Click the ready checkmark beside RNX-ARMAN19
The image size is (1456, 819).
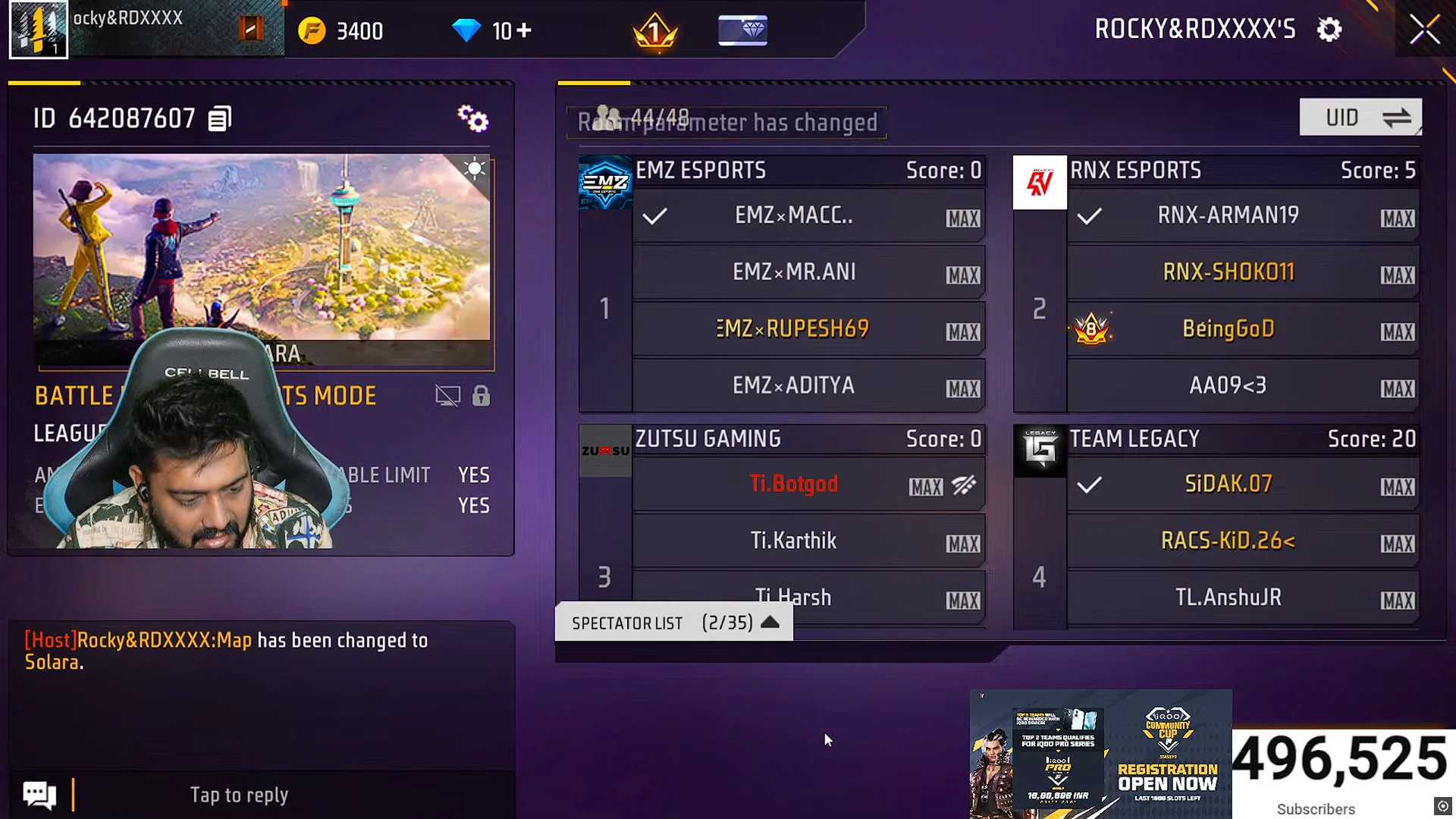(x=1090, y=216)
